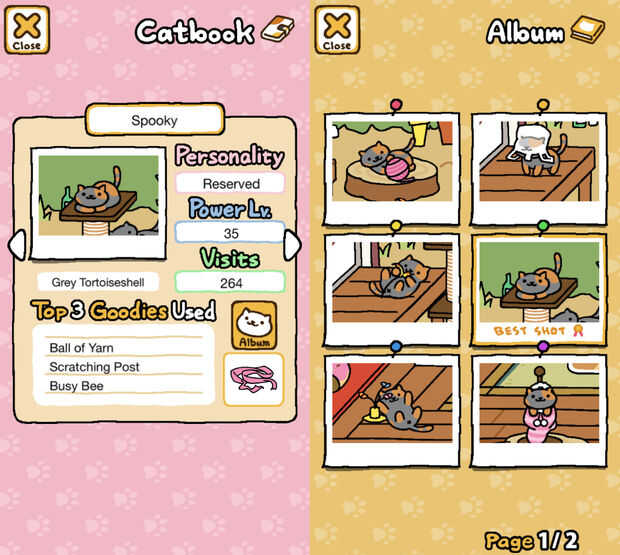Go to the previous cat with left arrow
This screenshot has height=555, width=620.
point(16,244)
